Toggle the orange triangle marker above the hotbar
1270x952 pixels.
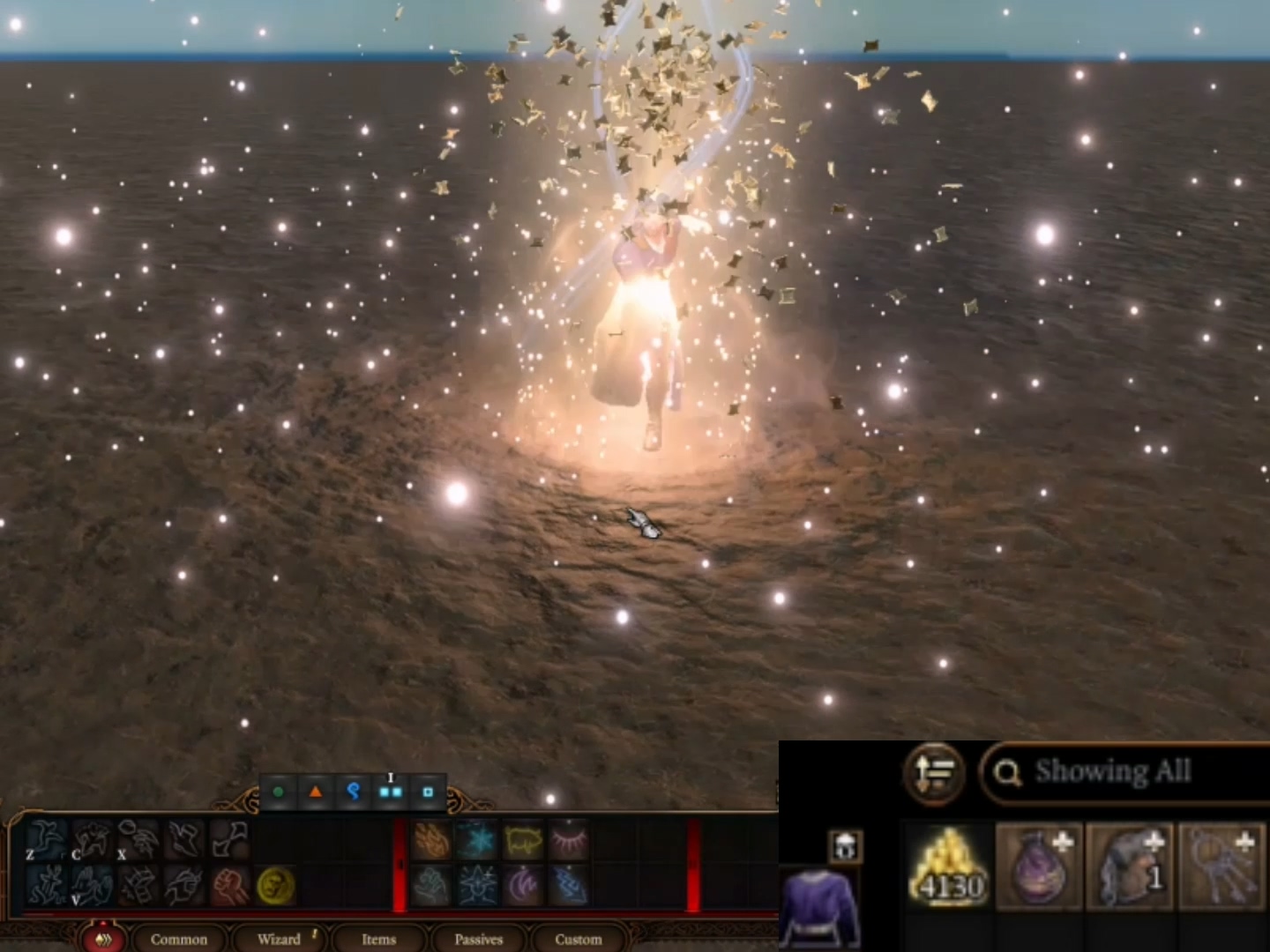pos(316,791)
